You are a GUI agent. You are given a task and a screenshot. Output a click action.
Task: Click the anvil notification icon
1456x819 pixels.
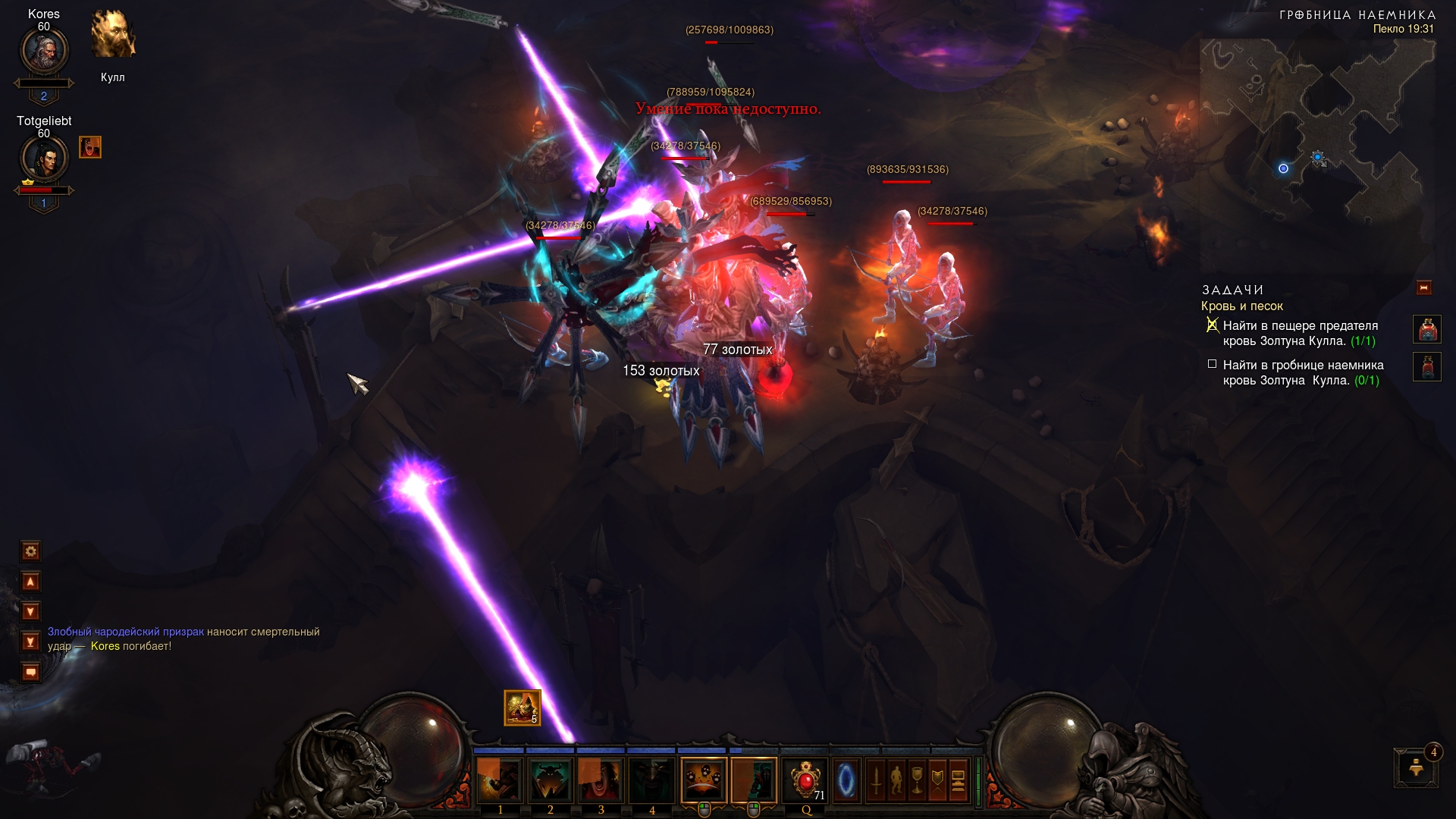coord(1415,768)
